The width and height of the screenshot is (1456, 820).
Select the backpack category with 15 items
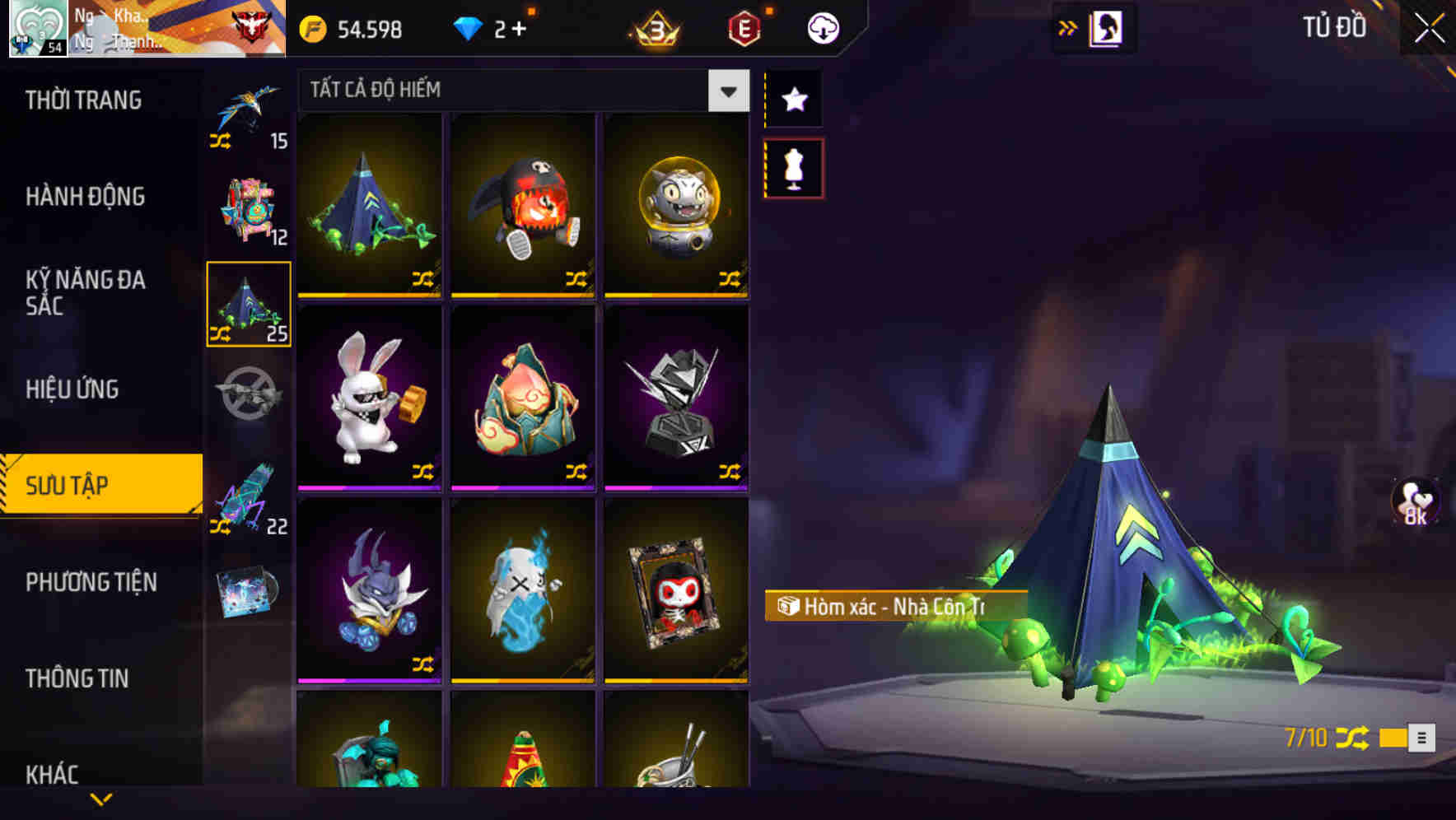coord(247,115)
